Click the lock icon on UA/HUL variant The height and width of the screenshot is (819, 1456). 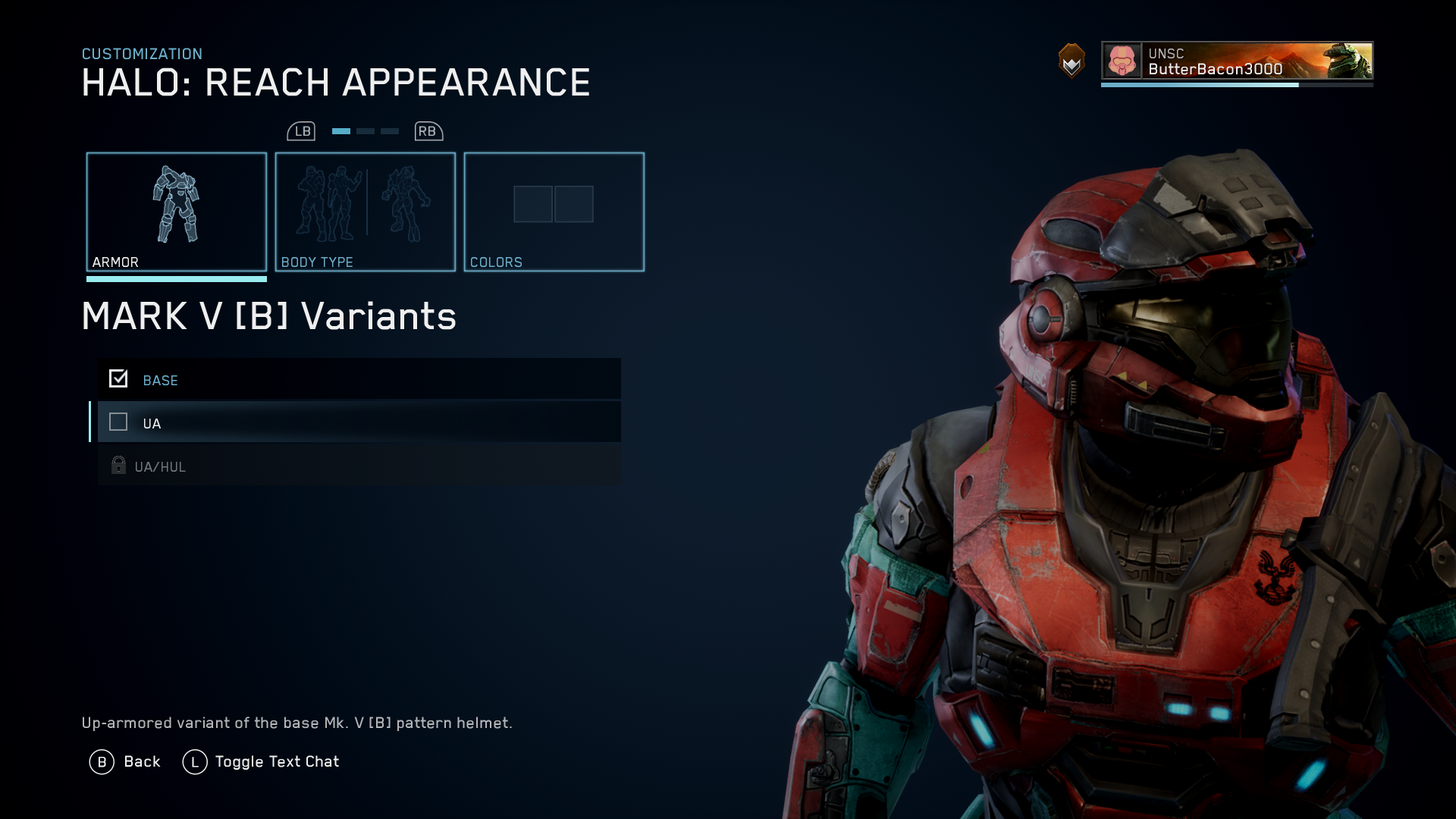[118, 465]
